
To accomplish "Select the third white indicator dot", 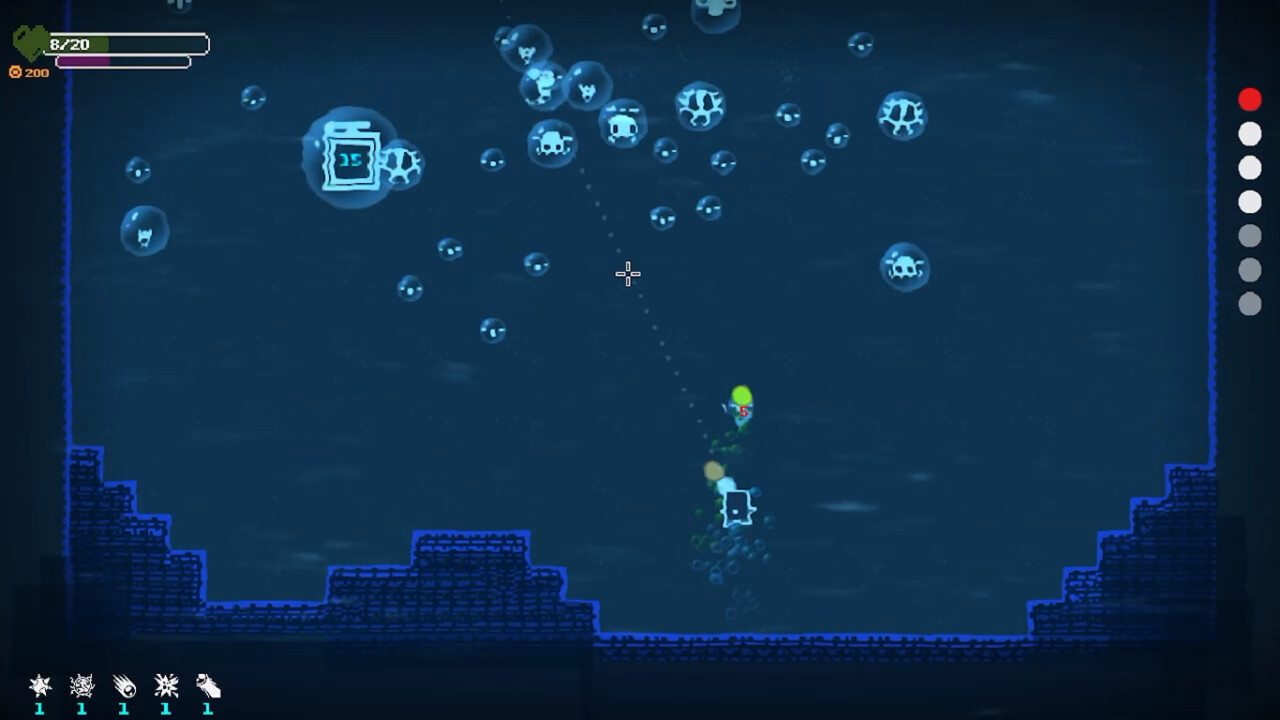I will click(x=1250, y=202).
